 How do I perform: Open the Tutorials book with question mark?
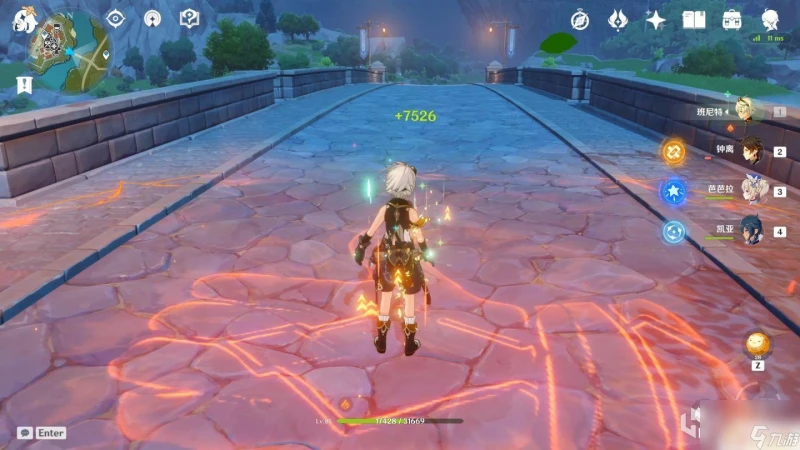189,18
